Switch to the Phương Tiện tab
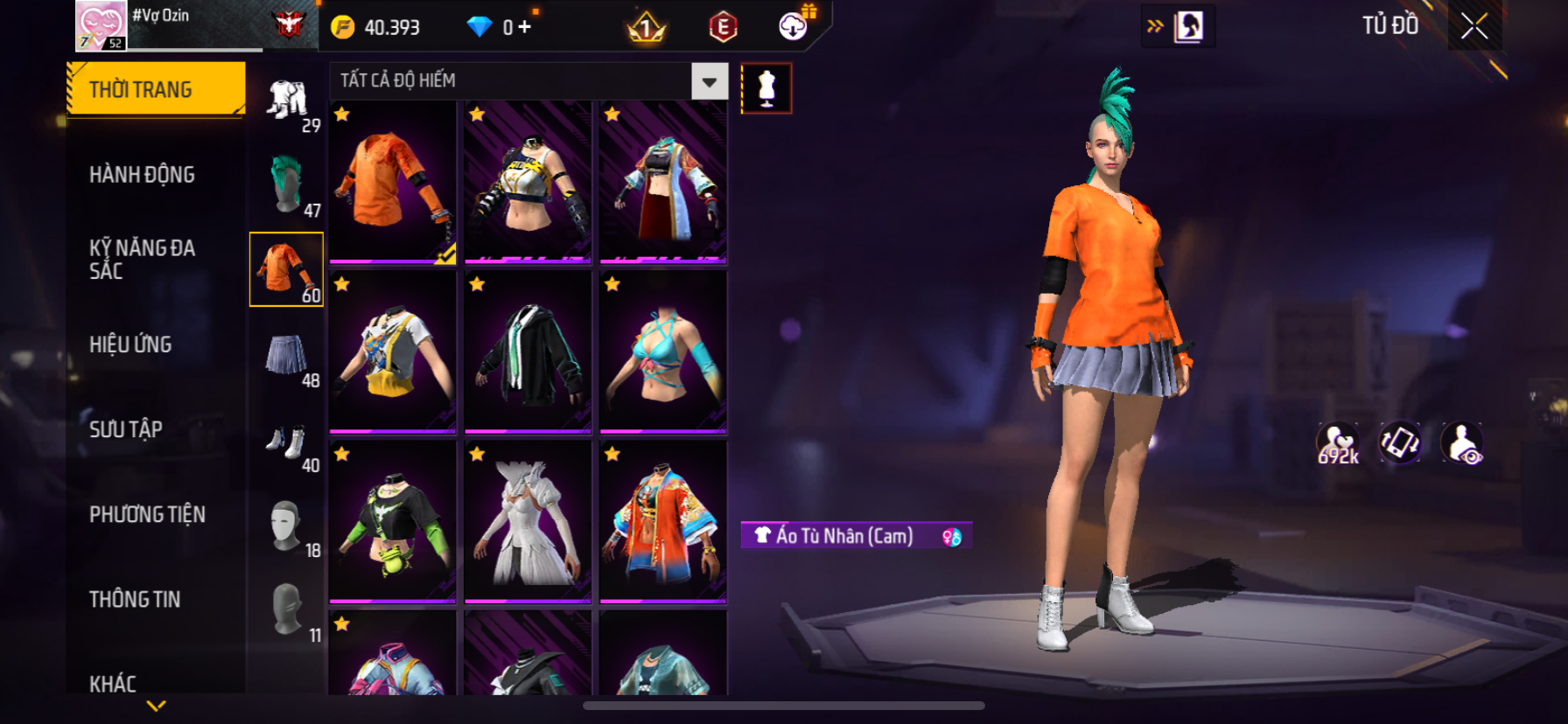 pyautogui.click(x=147, y=514)
